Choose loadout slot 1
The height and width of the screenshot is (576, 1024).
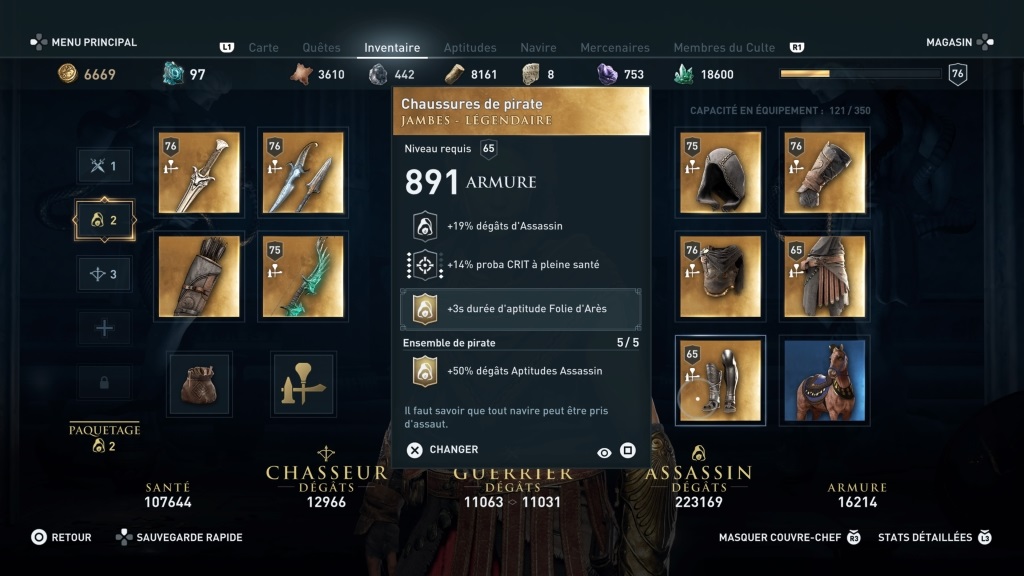tap(105, 166)
